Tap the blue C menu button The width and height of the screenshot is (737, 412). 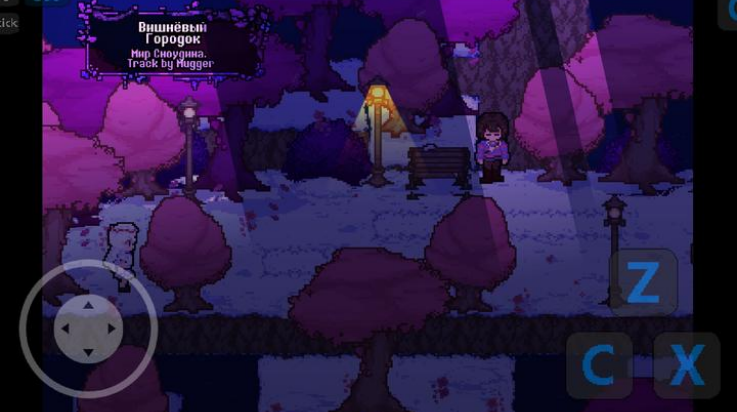(599, 366)
